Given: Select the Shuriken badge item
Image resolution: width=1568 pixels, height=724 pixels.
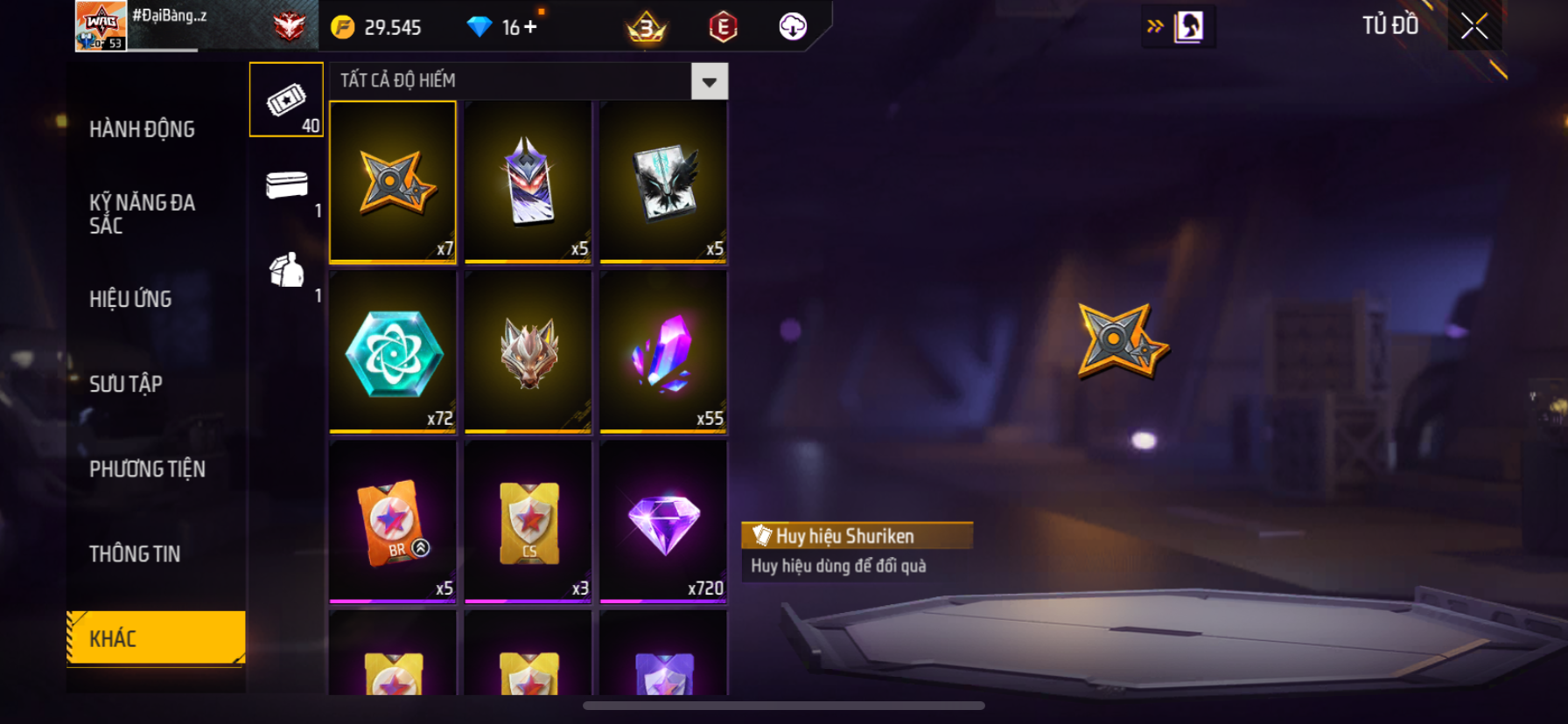Looking at the screenshot, I should pos(393,182).
